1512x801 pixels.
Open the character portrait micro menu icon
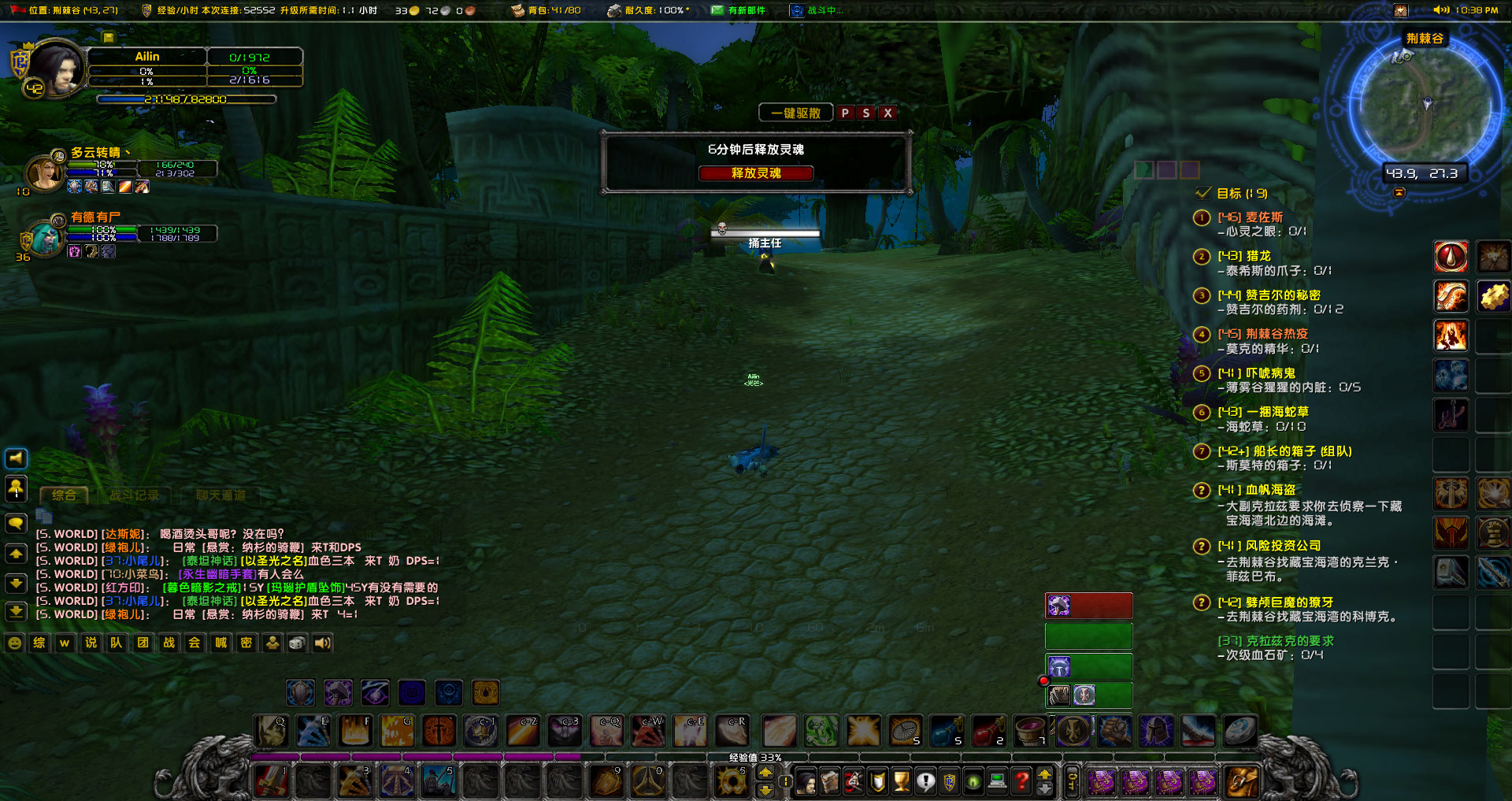(806, 781)
